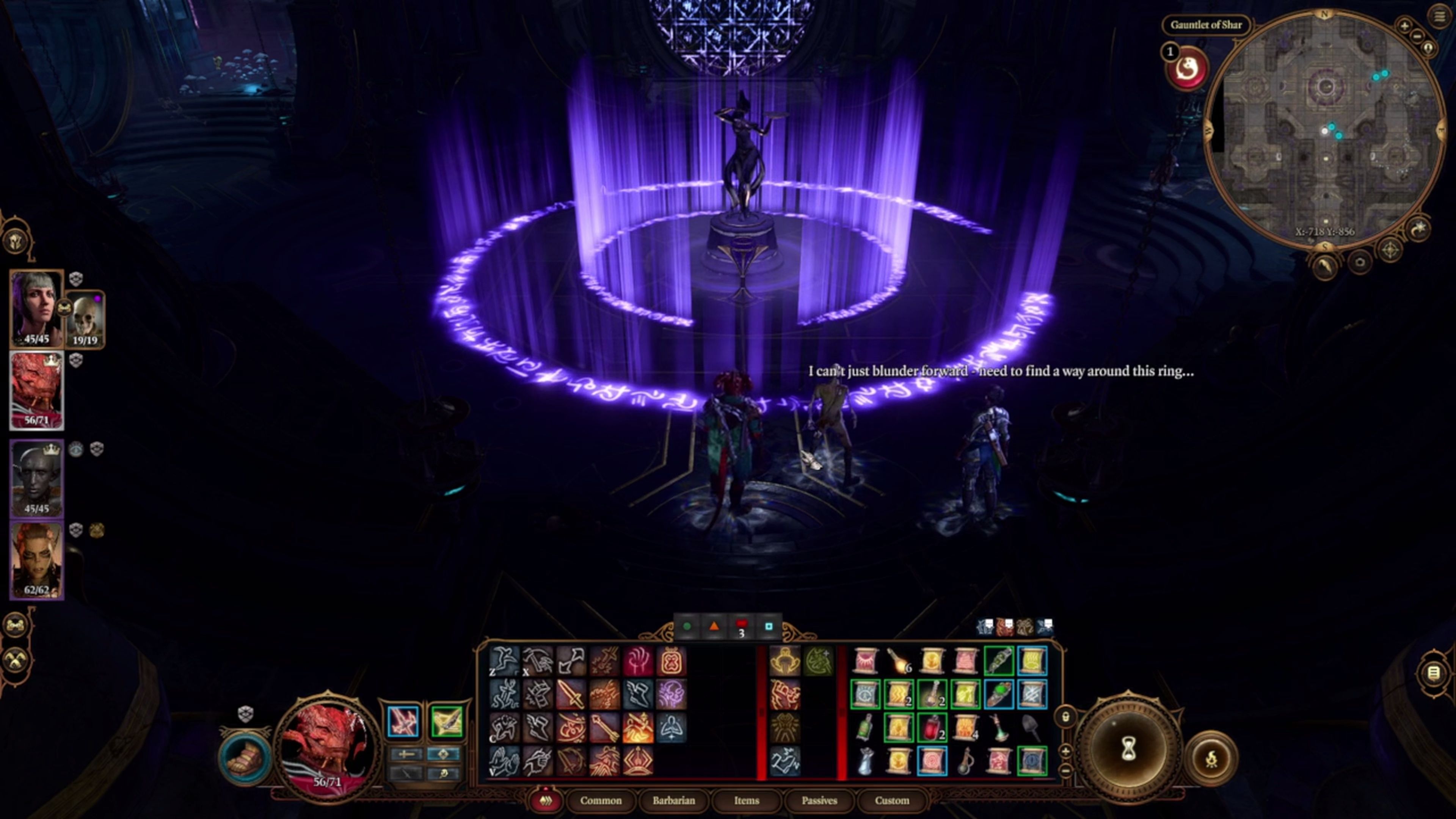Viewport: 1456px width, 819px height.
Task: Open the hamburger game menu button
Action: (x=1439, y=16)
